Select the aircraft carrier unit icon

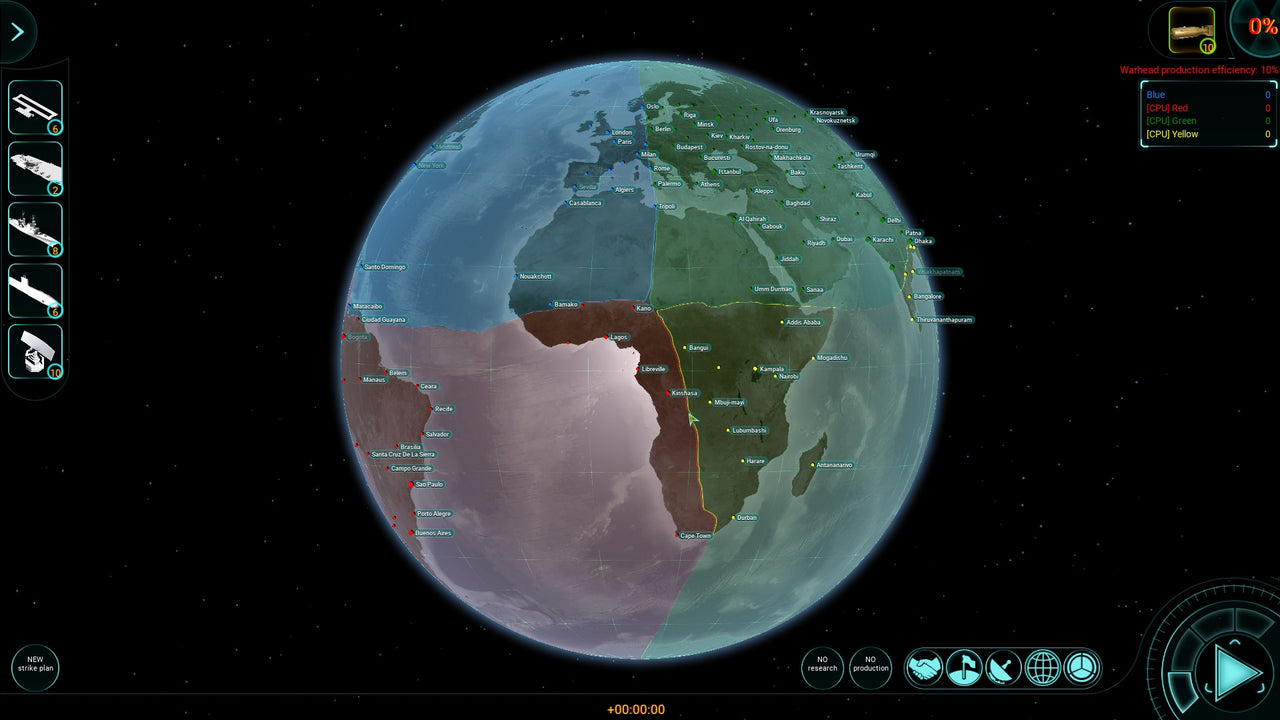tap(33, 167)
